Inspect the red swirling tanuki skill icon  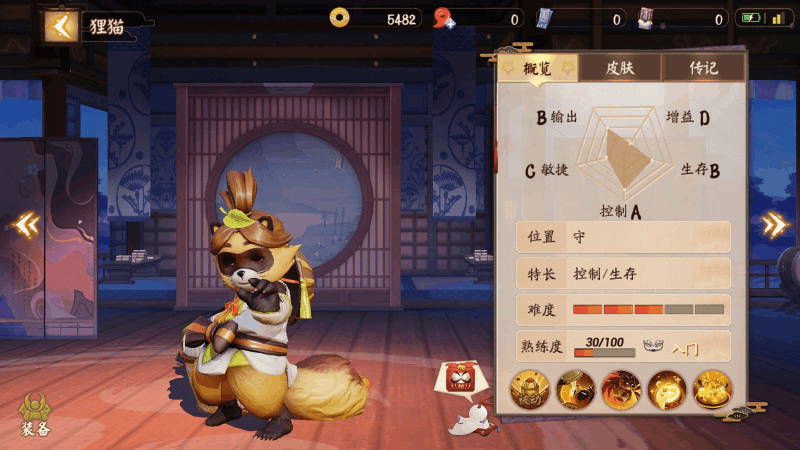621,389
